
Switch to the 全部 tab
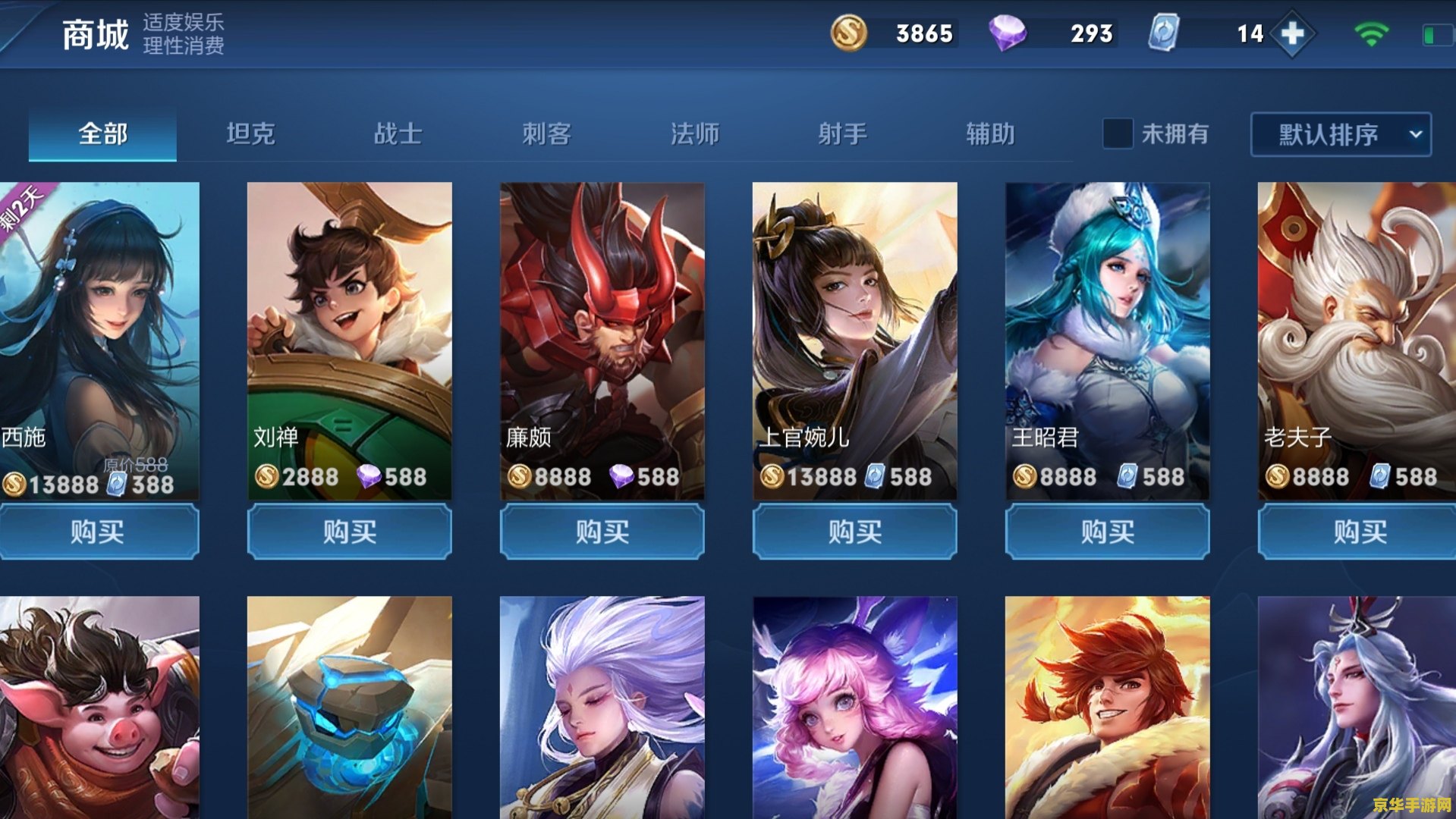point(102,134)
